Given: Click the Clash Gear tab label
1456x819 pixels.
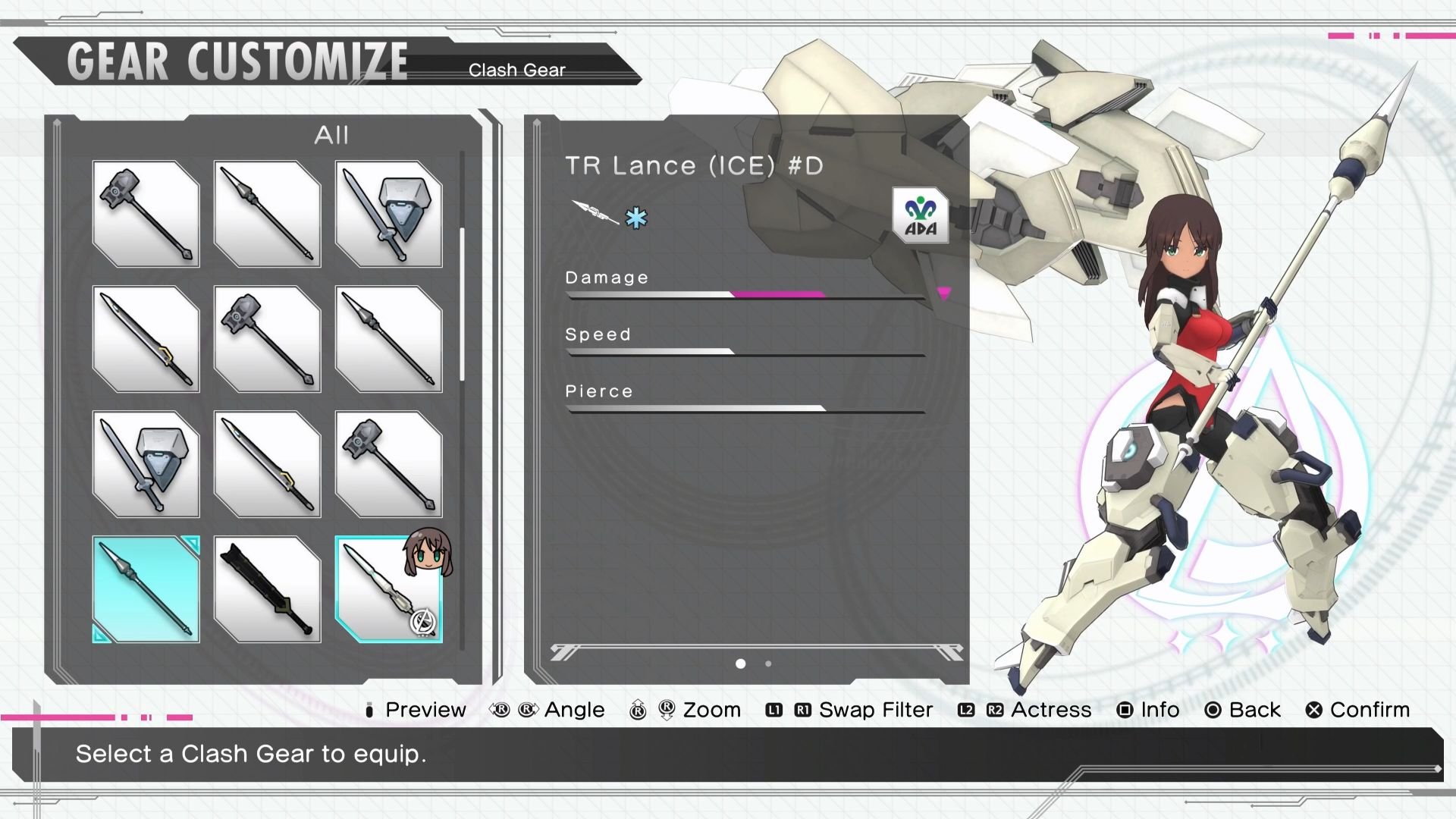Looking at the screenshot, I should click(517, 69).
